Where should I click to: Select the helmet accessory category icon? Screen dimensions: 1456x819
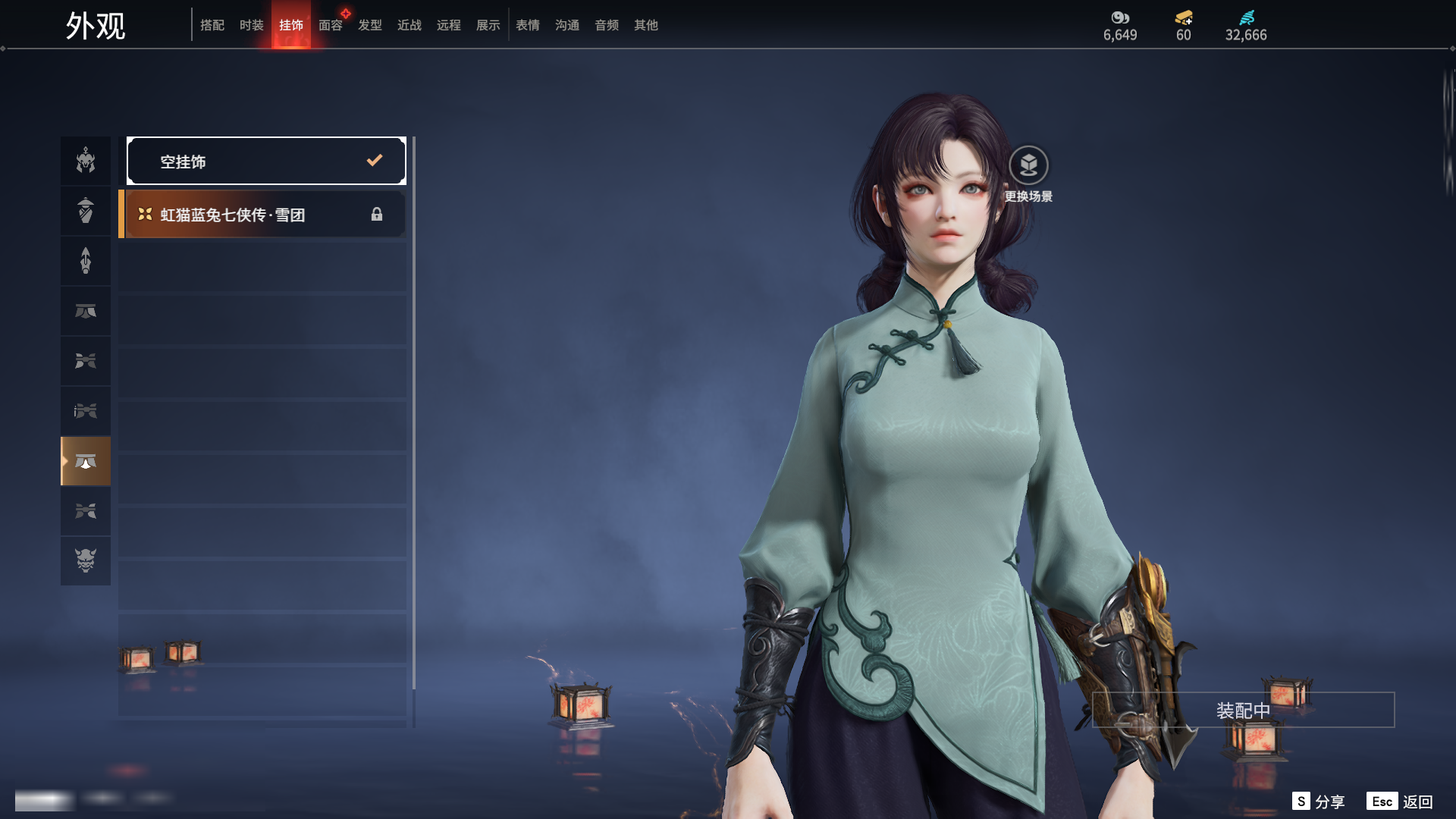[86, 161]
